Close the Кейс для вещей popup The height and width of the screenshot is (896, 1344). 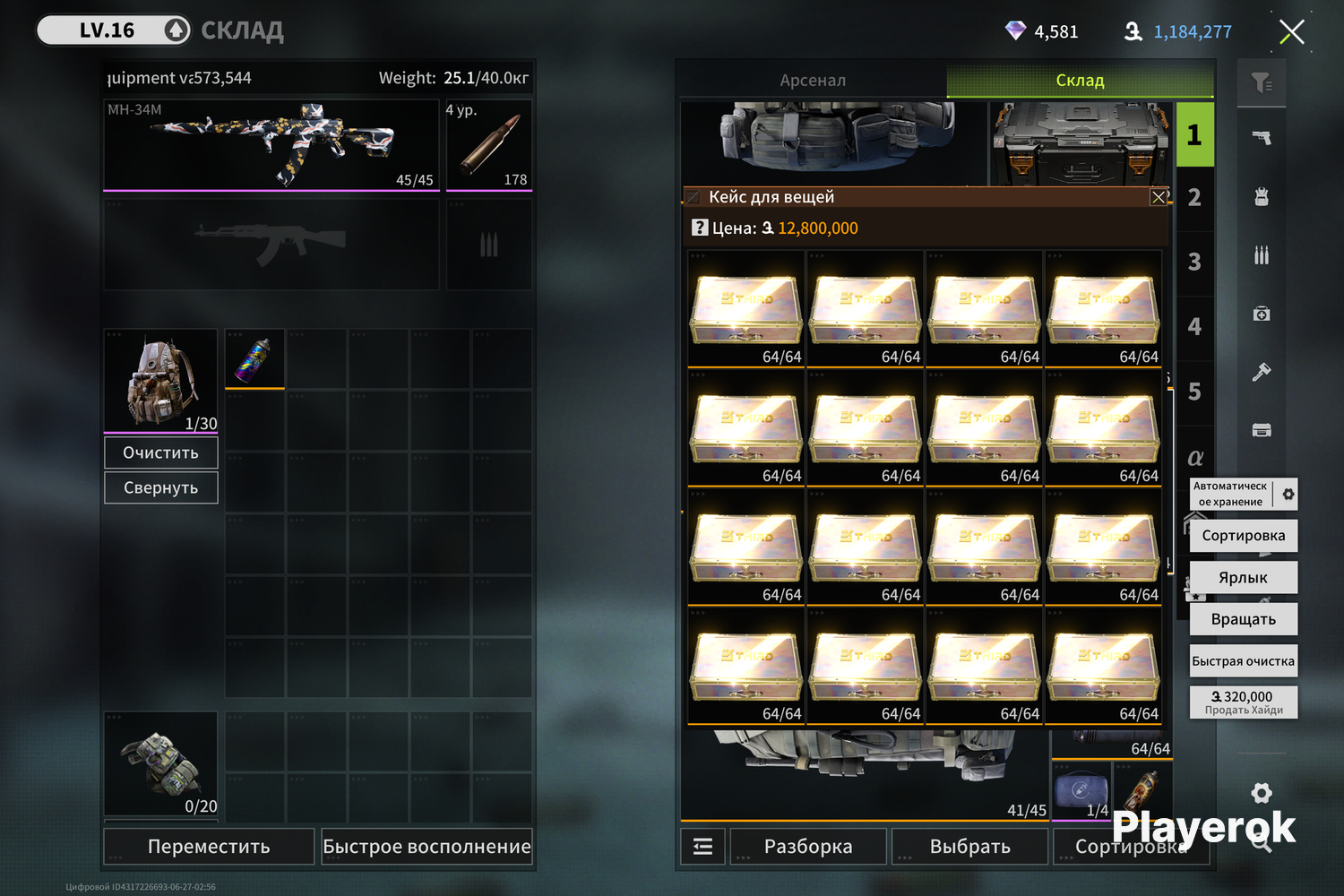coord(1159,197)
